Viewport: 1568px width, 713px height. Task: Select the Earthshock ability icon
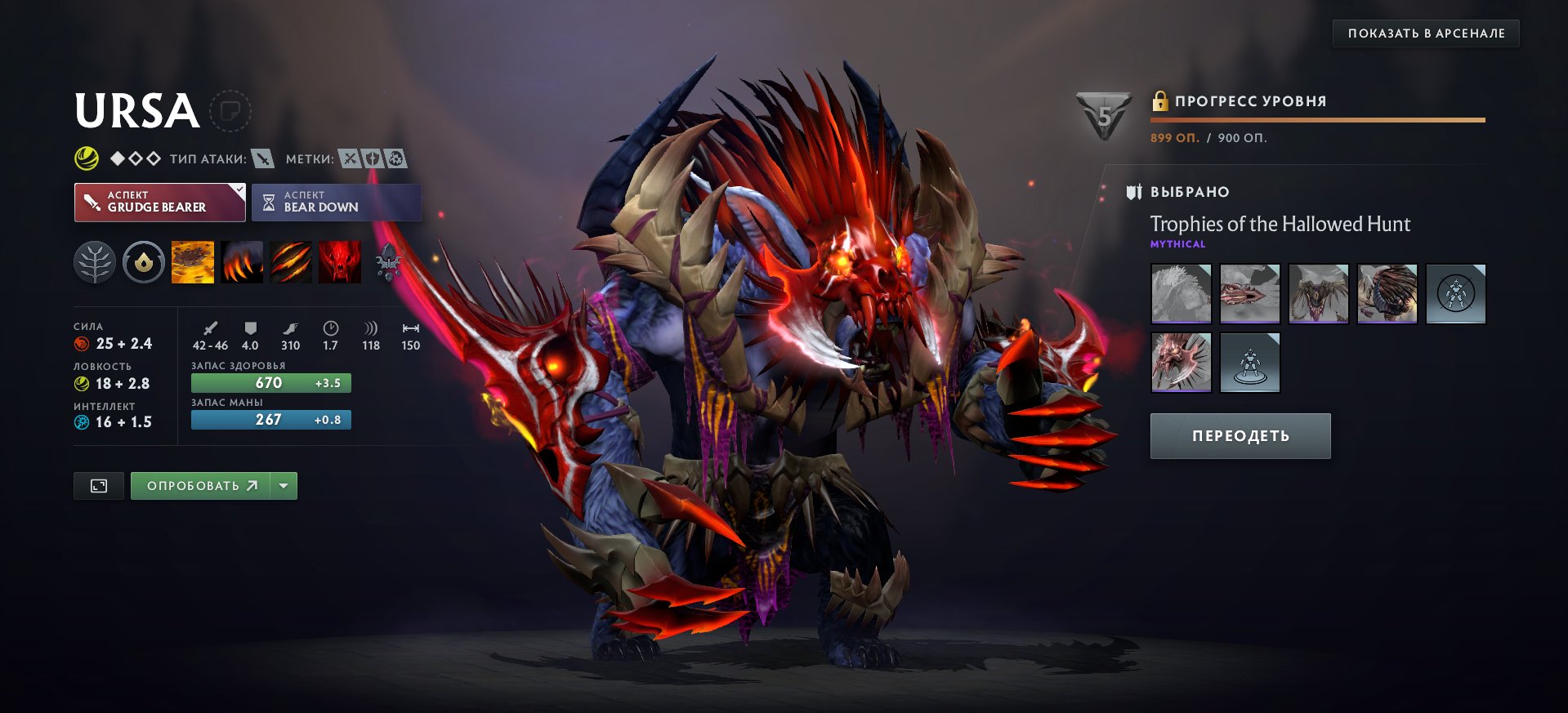[193, 261]
